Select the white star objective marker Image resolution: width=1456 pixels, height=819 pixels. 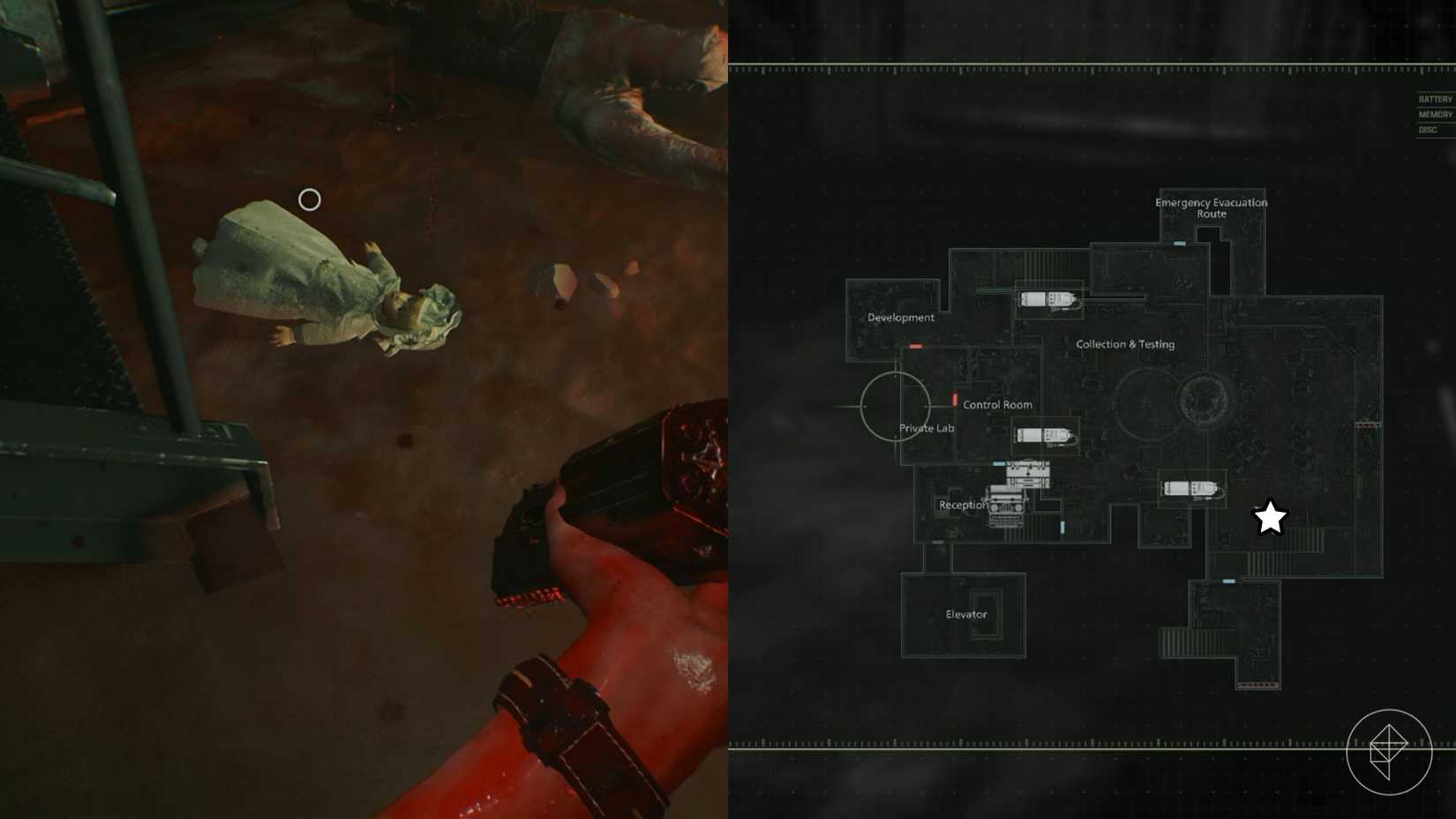[x=1270, y=519]
